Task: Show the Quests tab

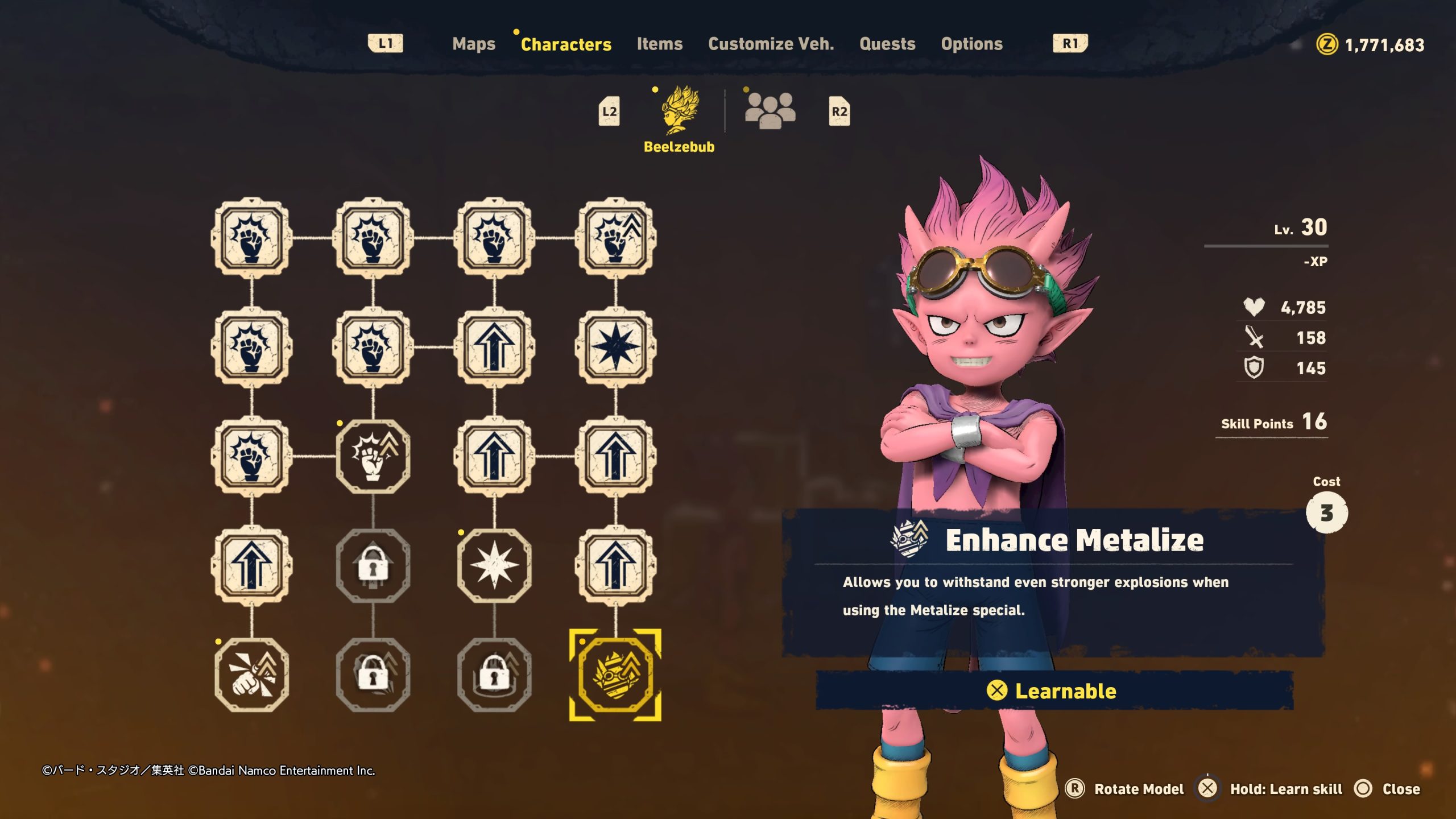Action: point(887,44)
